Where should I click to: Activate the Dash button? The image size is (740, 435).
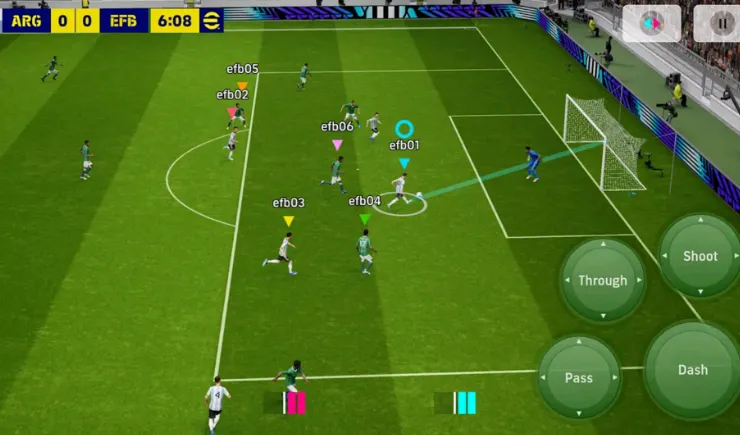692,370
